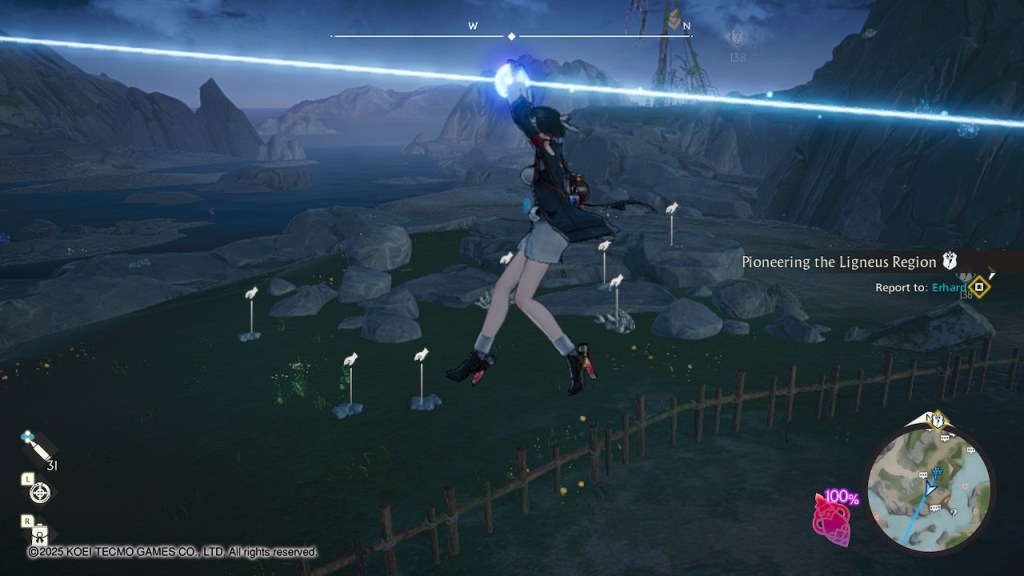This screenshot has width=1024, height=576.
Task: Click the compass bar center diamond
Action: pos(512,36)
